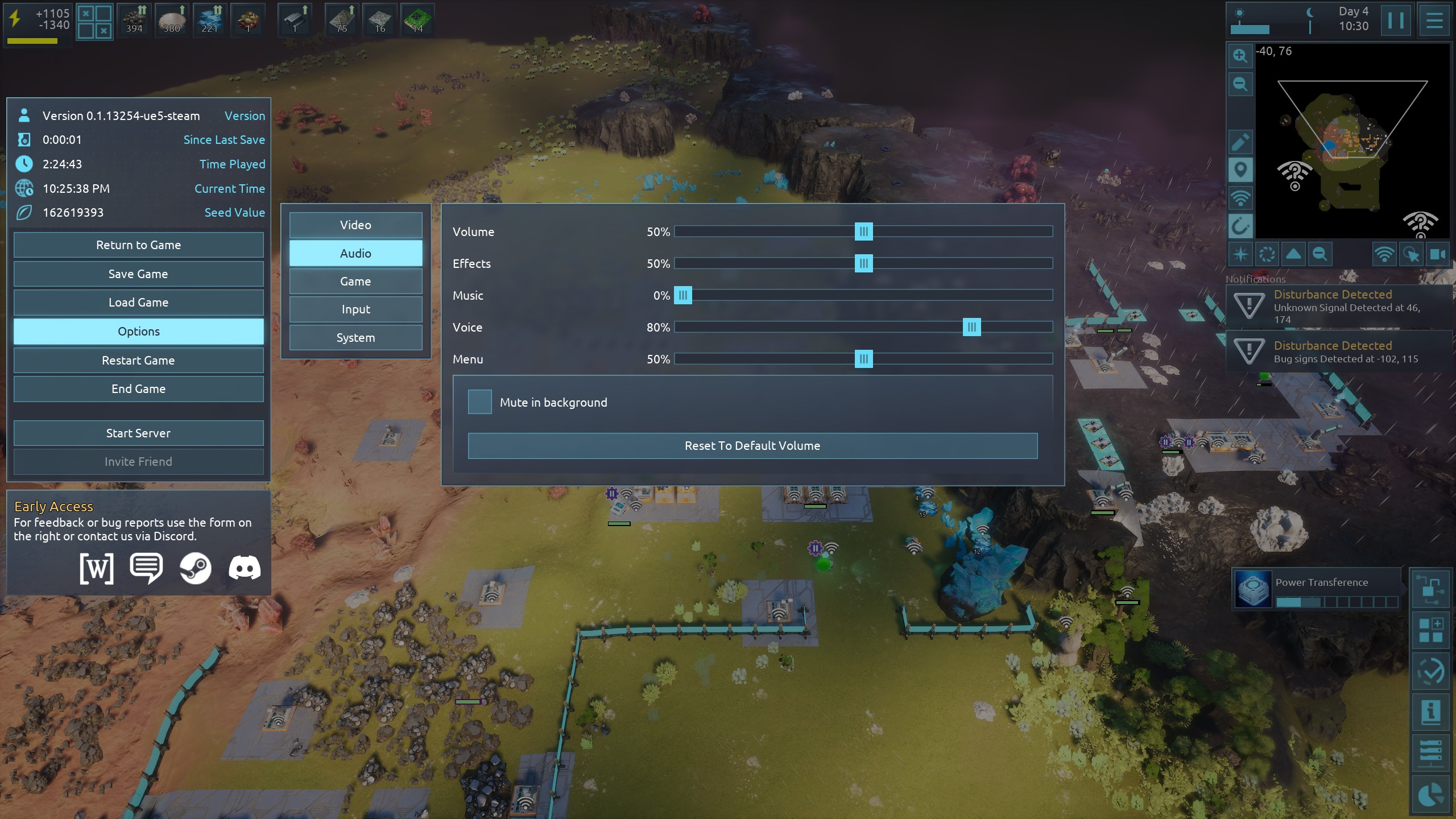Screen dimensions: 1456x819
Task: Open the Game settings tab
Action: click(355, 282)
